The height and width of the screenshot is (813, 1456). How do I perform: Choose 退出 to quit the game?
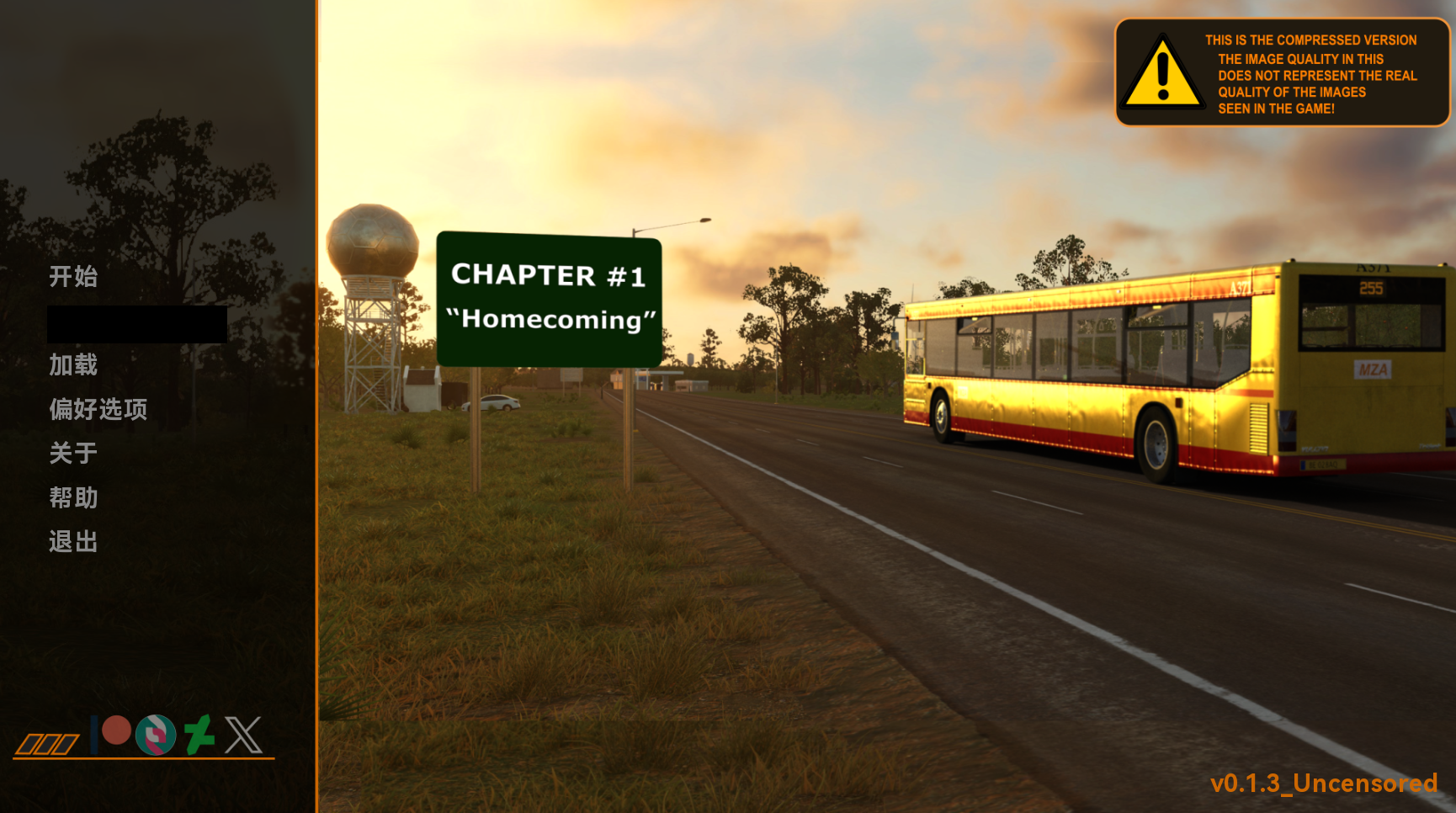pos(73,541)
